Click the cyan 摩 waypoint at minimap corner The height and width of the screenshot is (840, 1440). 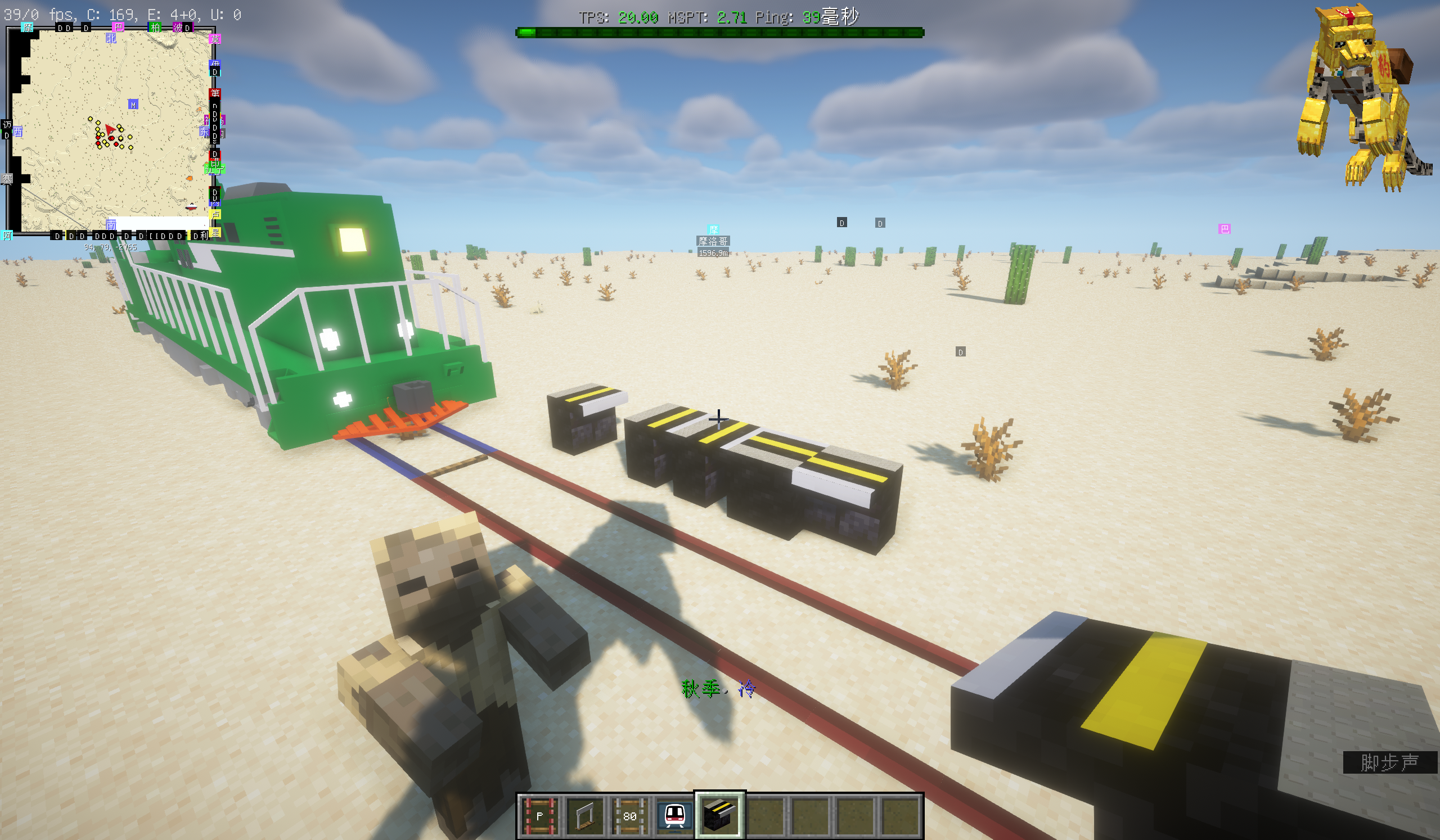(x=27, y=27)
